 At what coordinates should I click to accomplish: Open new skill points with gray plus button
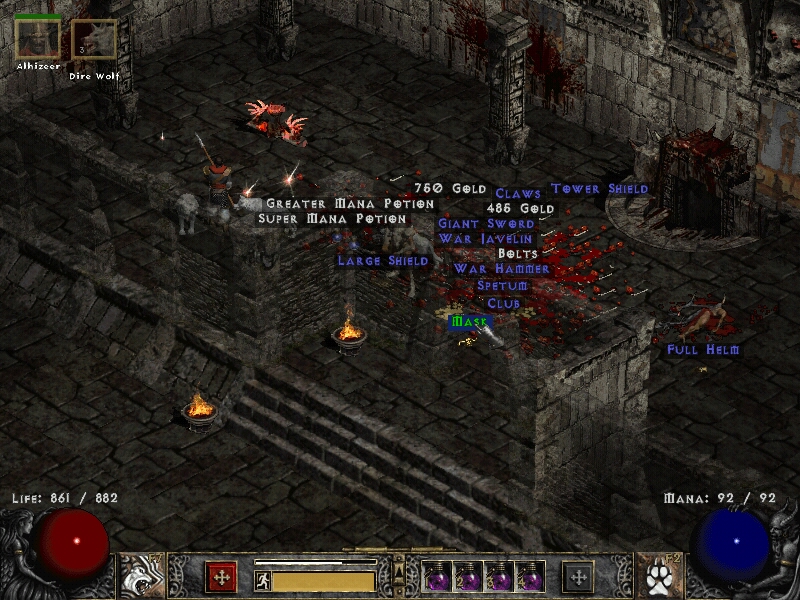pos(577,577)
